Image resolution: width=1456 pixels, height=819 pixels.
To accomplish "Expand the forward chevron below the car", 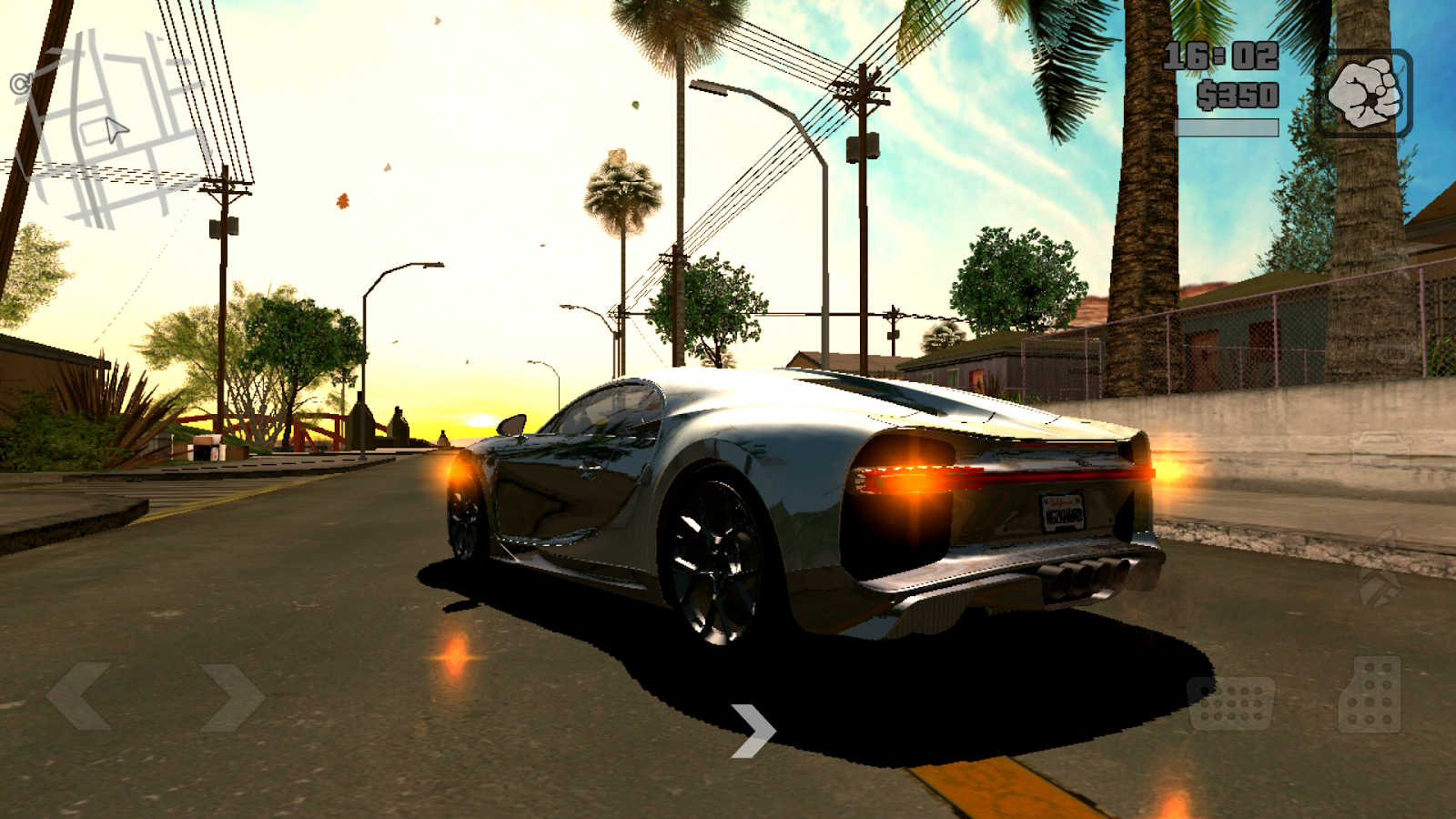I will tap(753, 731).
